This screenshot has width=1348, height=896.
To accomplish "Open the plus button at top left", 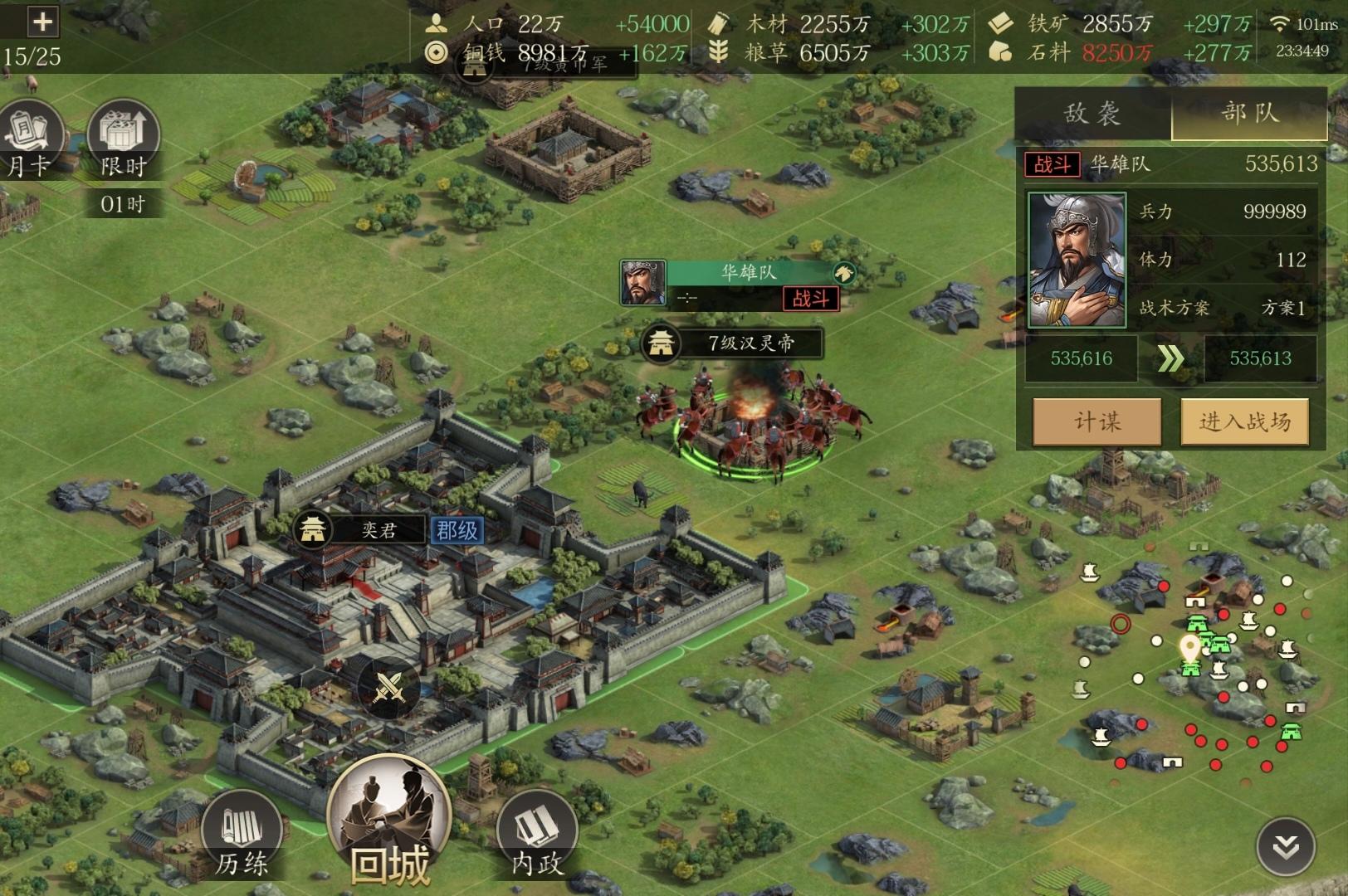I will (x=42, y=22).
